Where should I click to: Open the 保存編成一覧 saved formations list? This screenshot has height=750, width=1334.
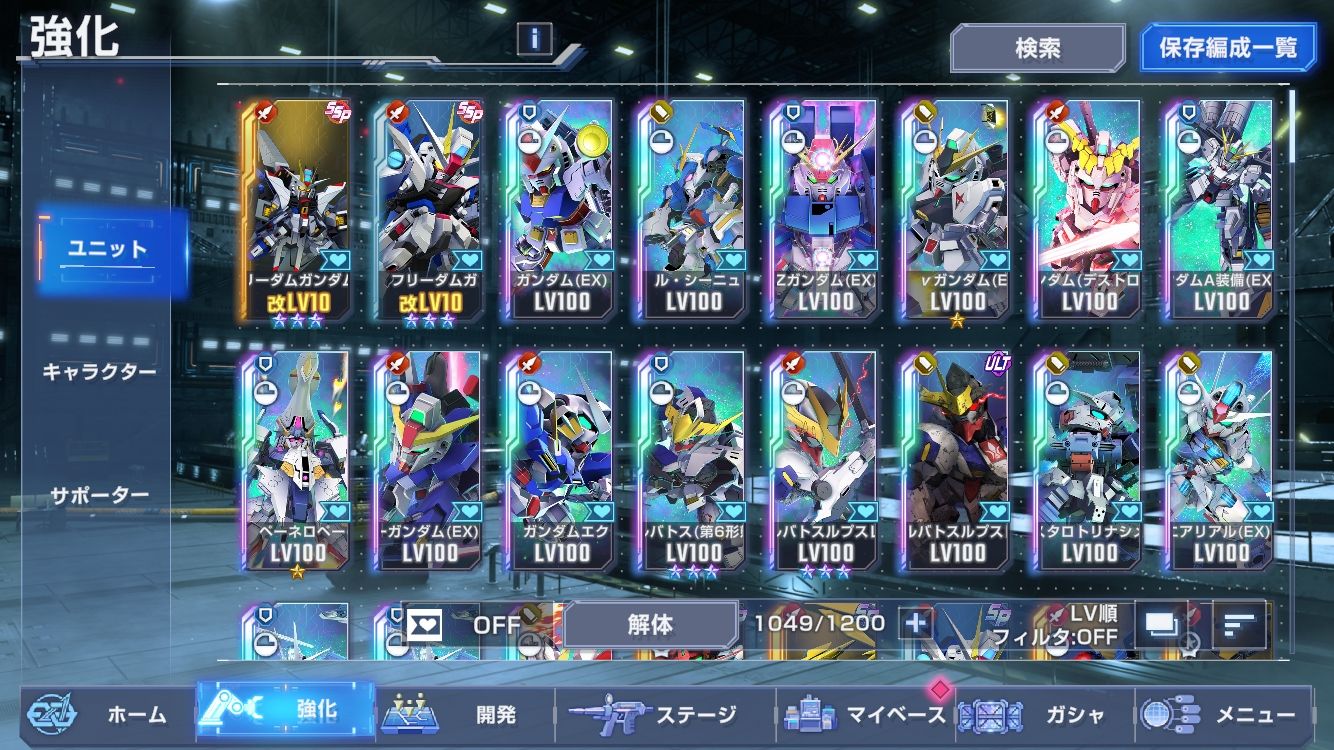tap(1228, 48)
